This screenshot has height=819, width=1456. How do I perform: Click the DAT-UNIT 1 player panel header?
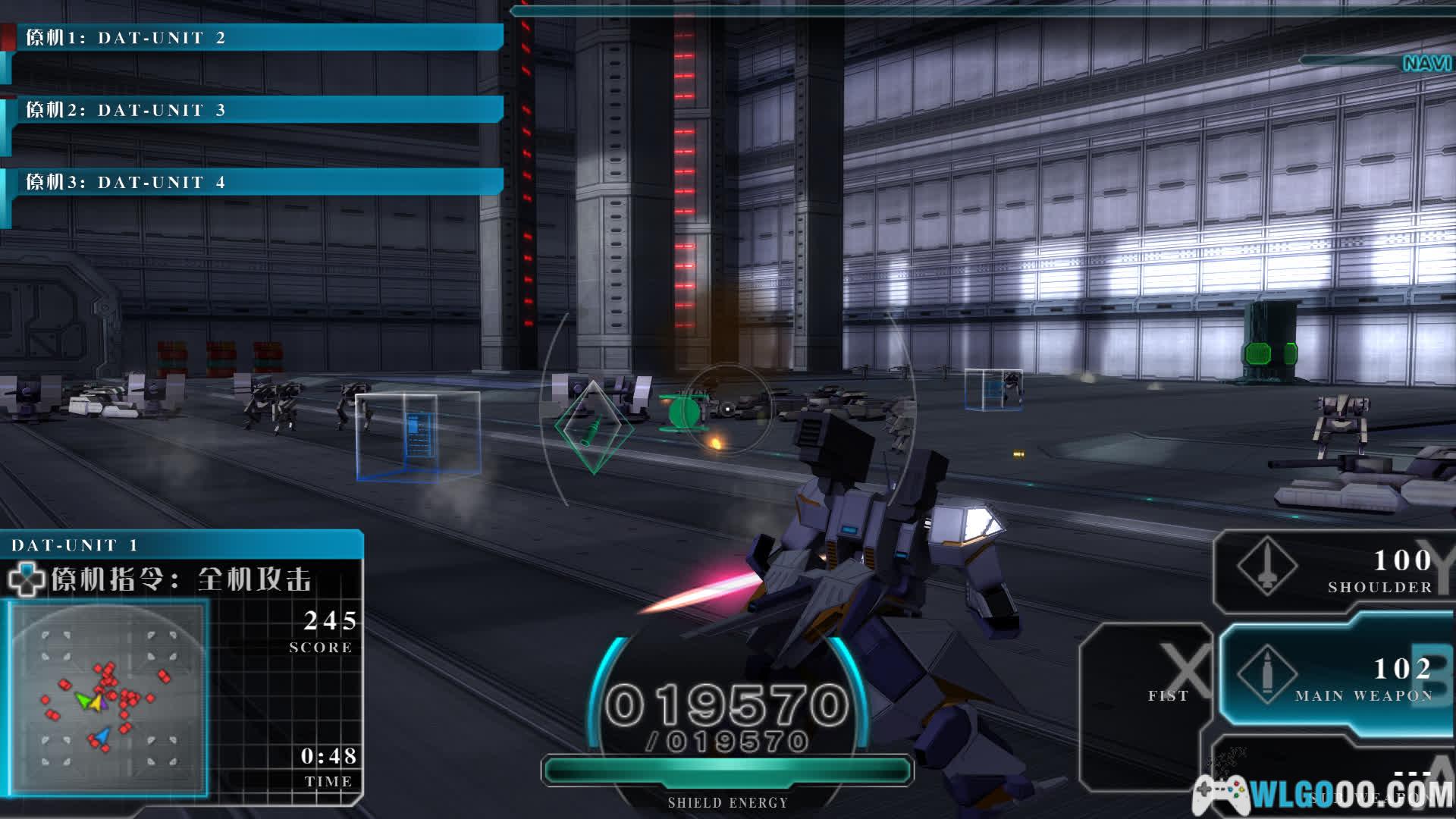point(182,544)
